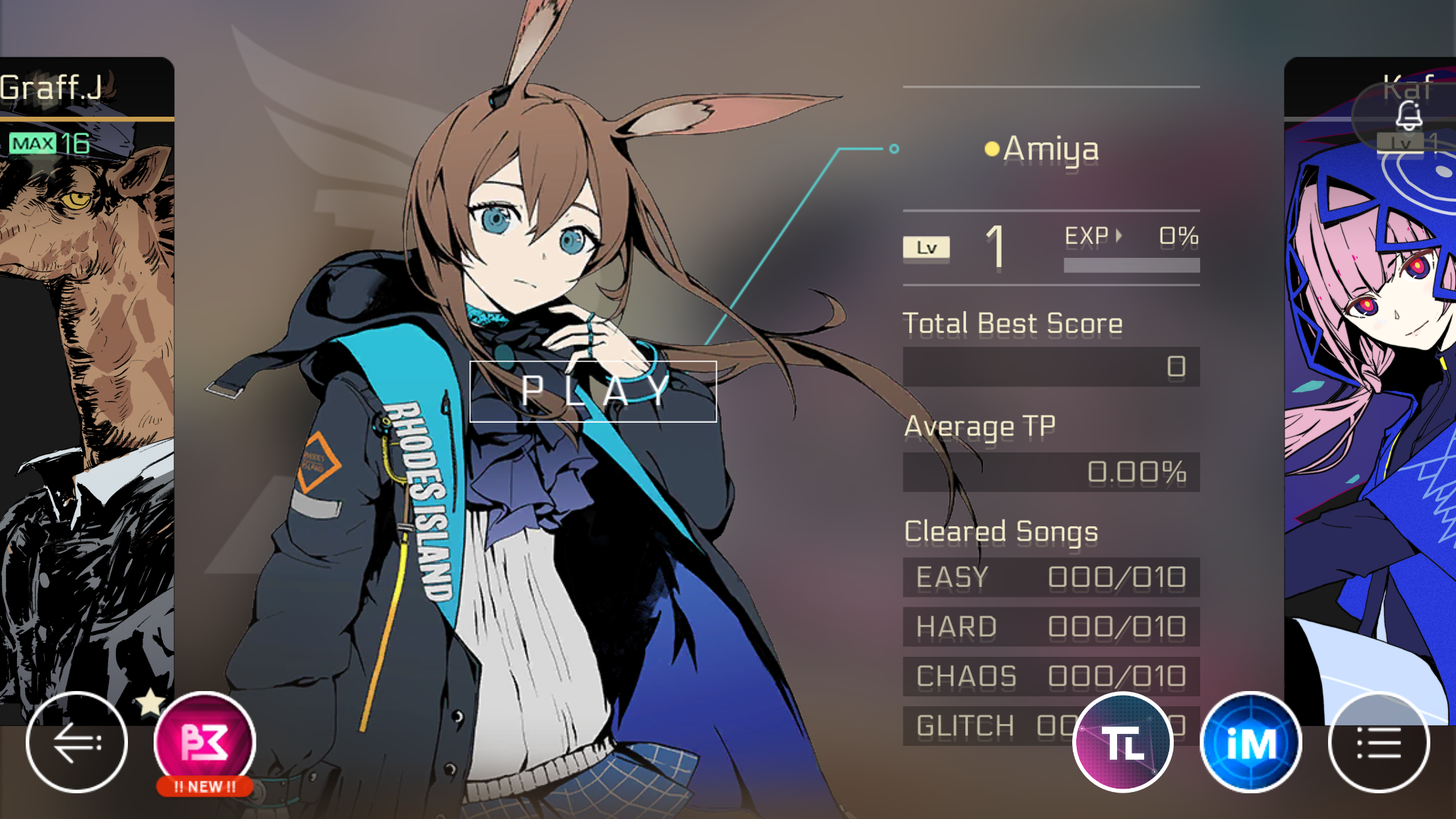The height and width of the screenshot is (819, 1456).
Task: Select the EASY cleared songs row
Action: (x=1051, y=577)
